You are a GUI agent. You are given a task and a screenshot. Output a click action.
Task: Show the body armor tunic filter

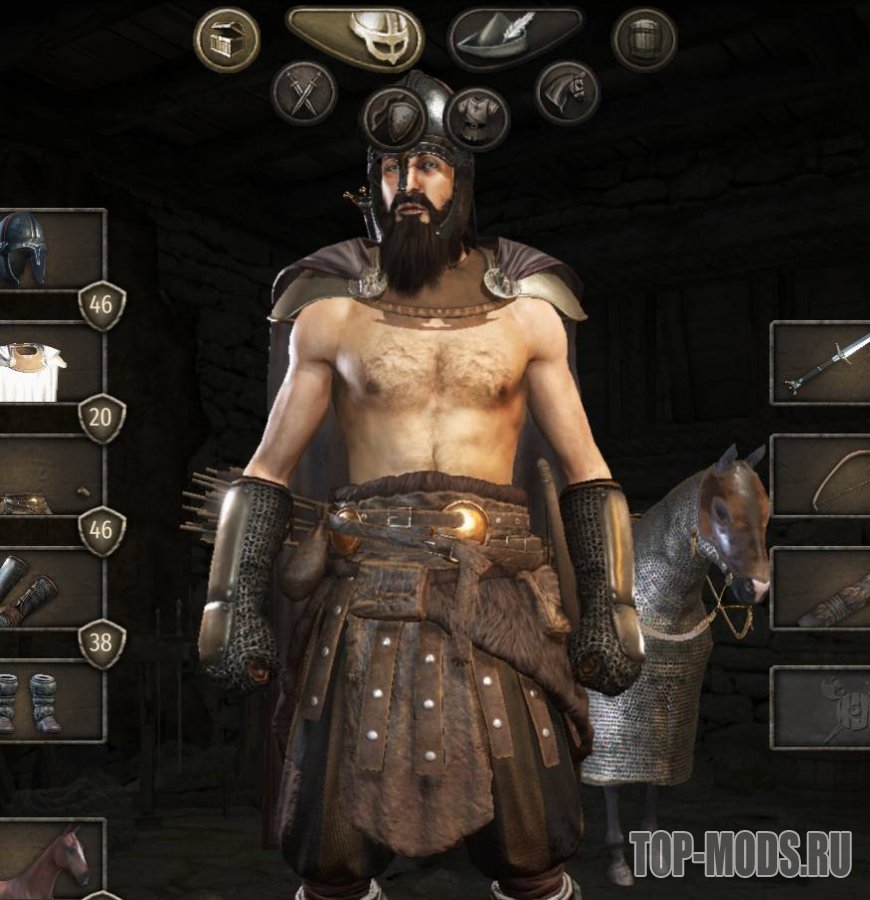[477, 118]
